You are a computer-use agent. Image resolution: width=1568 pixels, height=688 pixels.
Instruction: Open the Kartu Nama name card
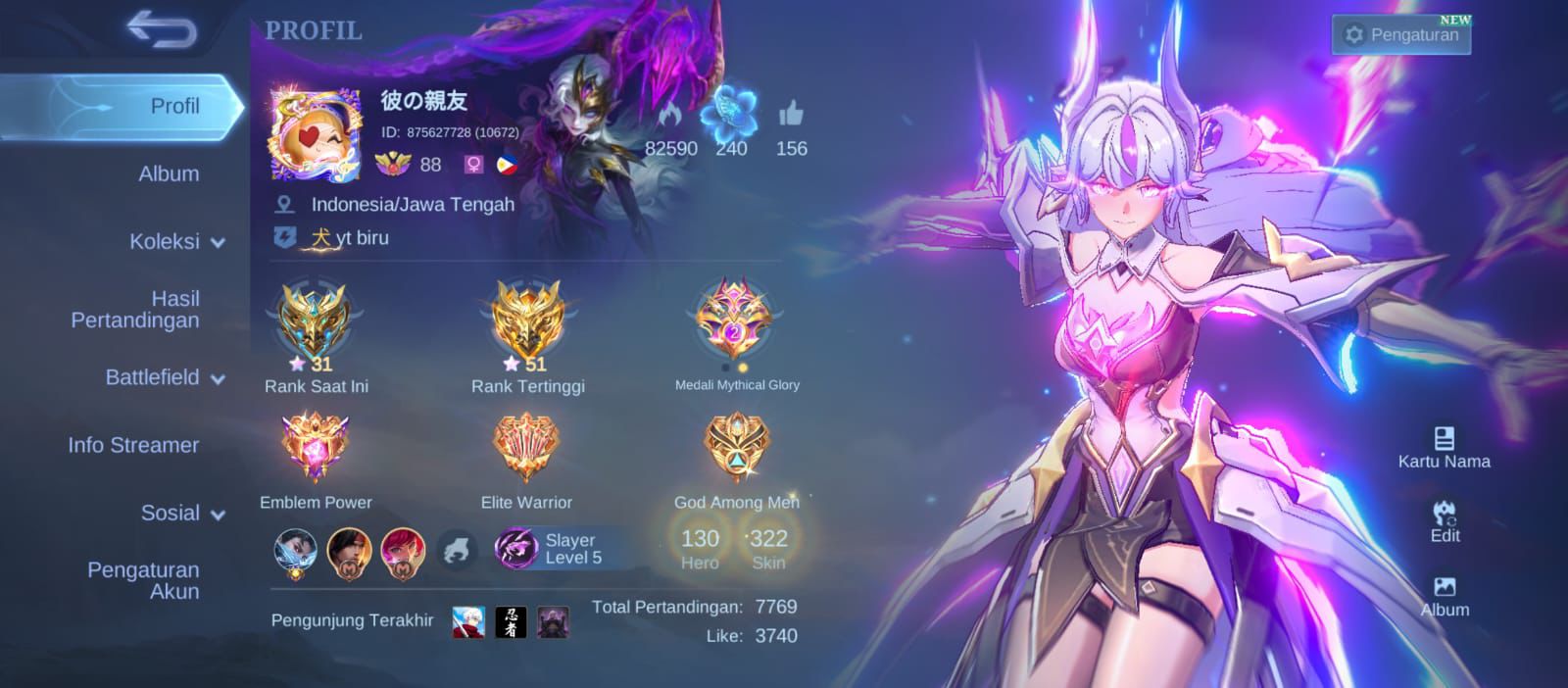pos(1444,448)
